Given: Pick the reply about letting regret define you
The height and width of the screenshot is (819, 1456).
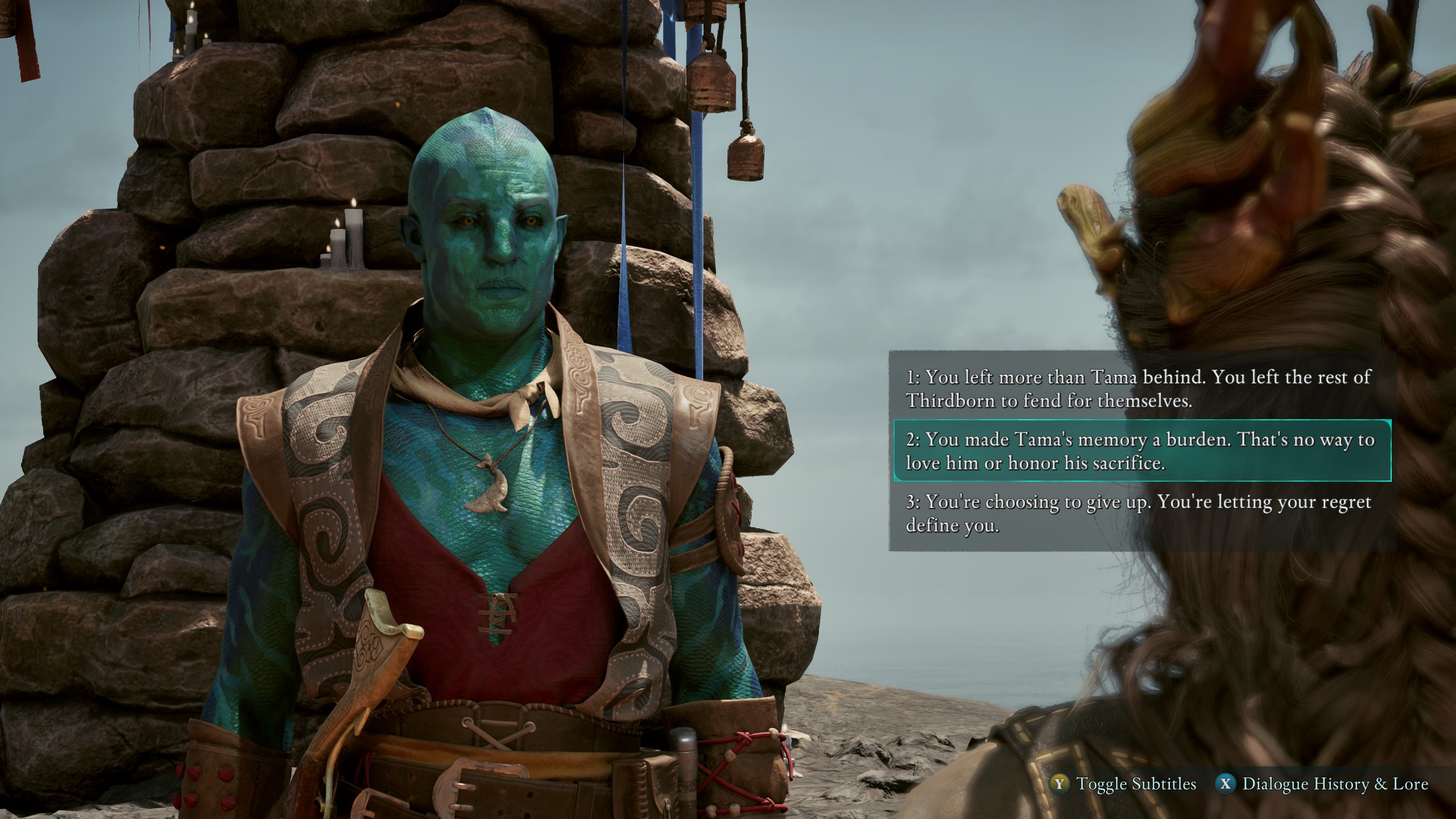Looking at the screenshot, I should (1137, 514).
